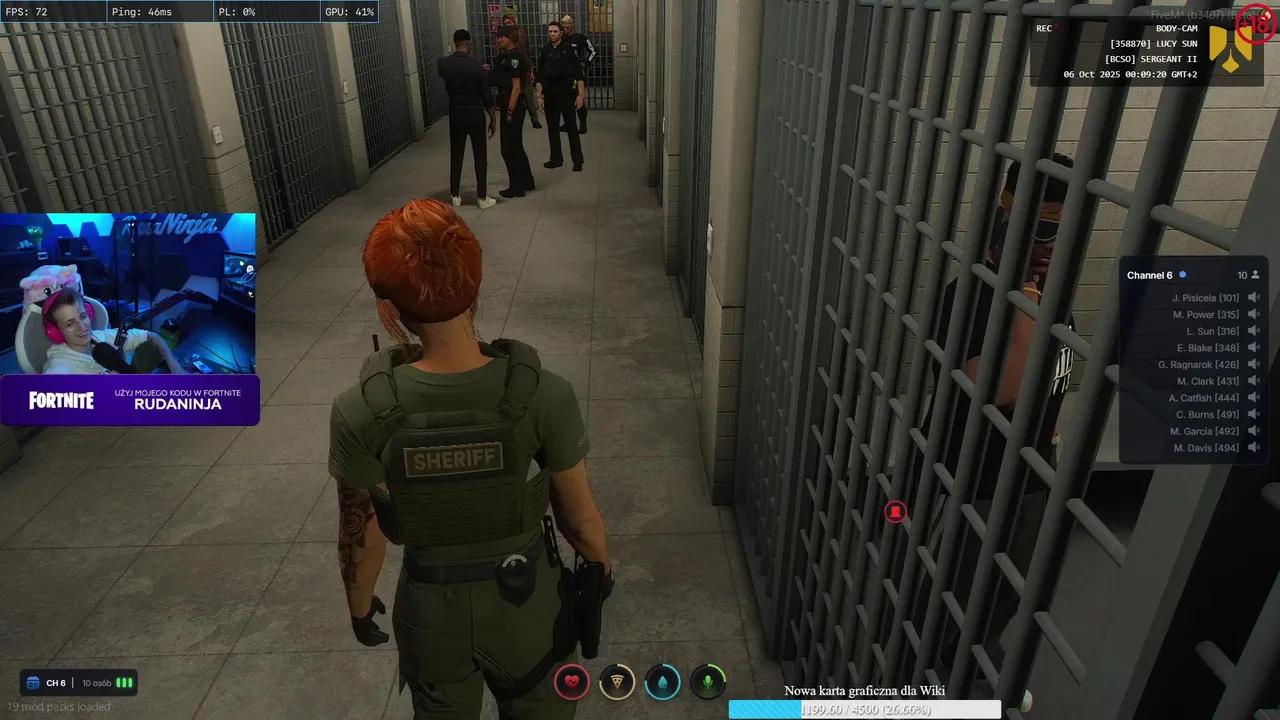Toggle A. Catfish's speaker icon
The height and width of the screenshot is (720, 1280).
point(1254,398)
